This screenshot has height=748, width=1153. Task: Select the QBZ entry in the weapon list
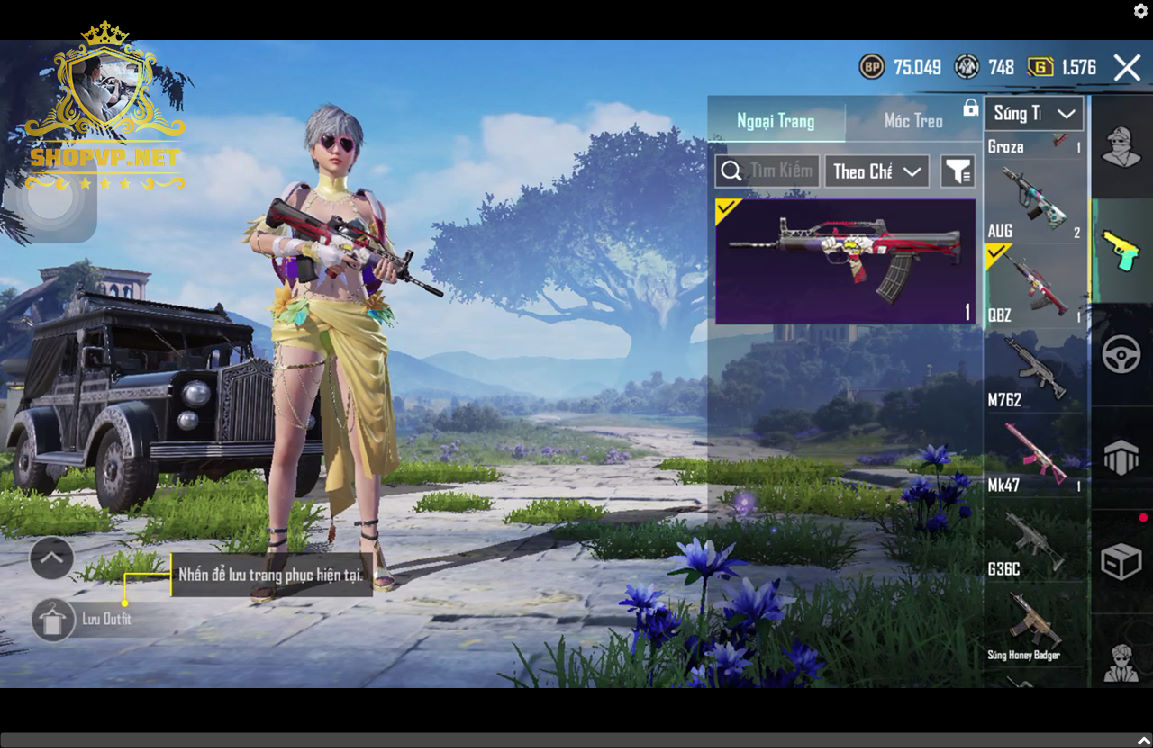click(1034, 285)
